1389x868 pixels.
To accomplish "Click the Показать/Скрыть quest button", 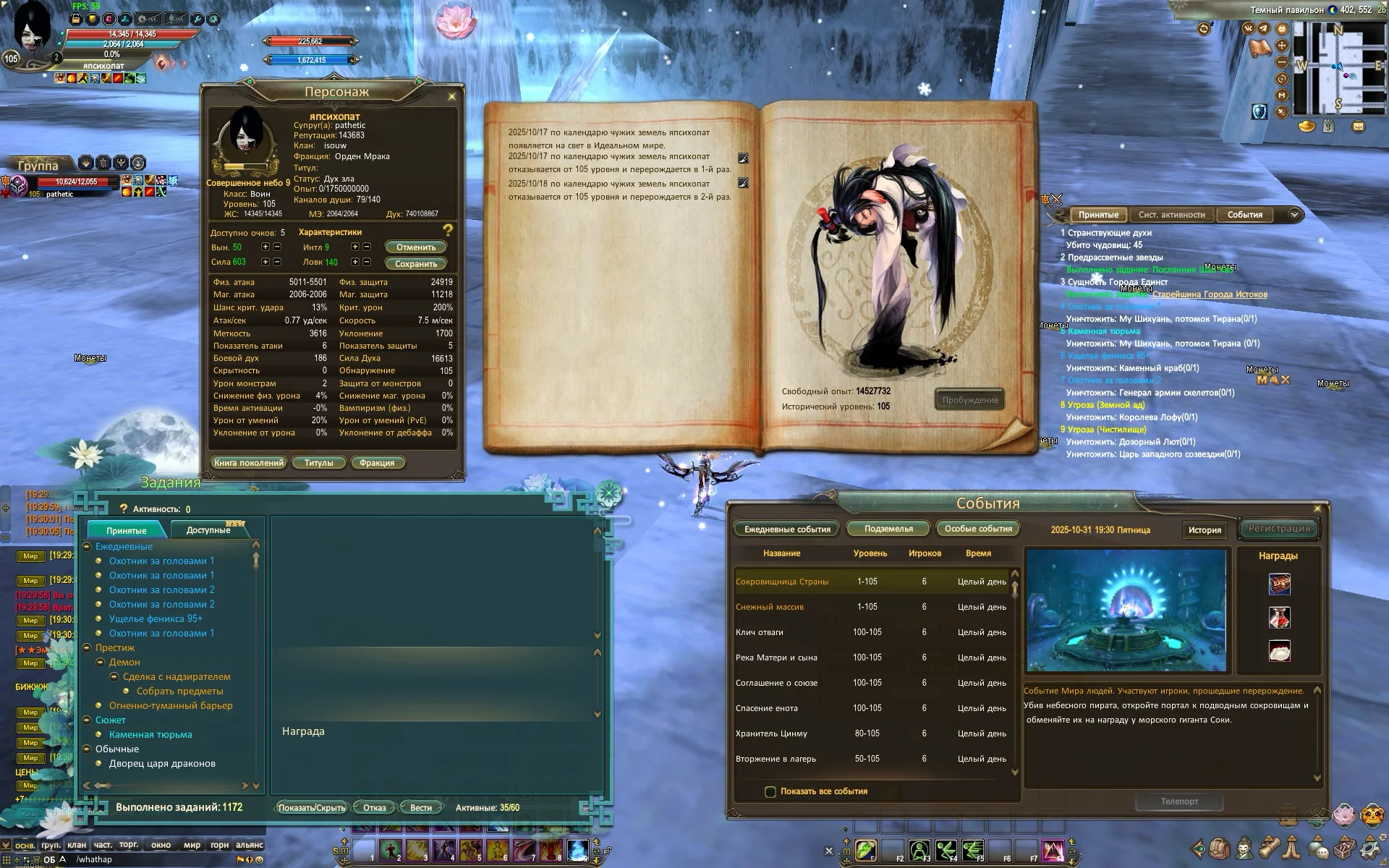I will click(x=311, y=808).
